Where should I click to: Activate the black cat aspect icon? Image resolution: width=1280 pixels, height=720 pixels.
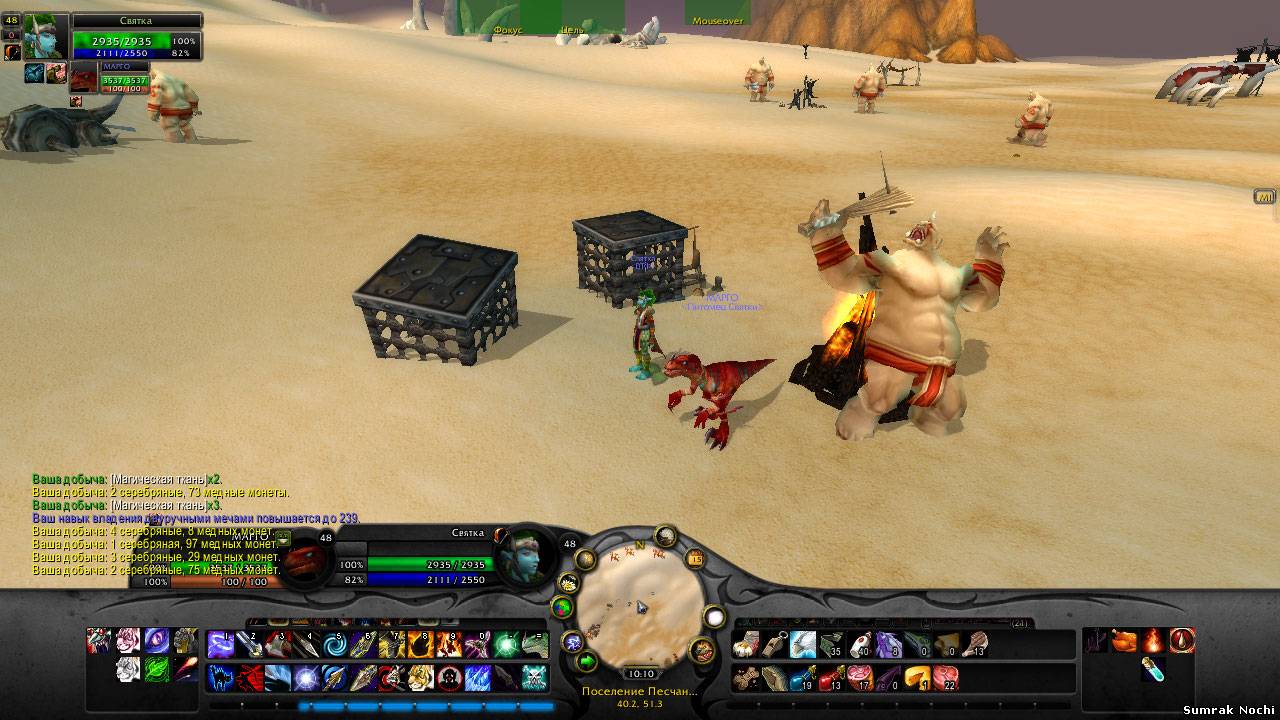click(221, 677)
